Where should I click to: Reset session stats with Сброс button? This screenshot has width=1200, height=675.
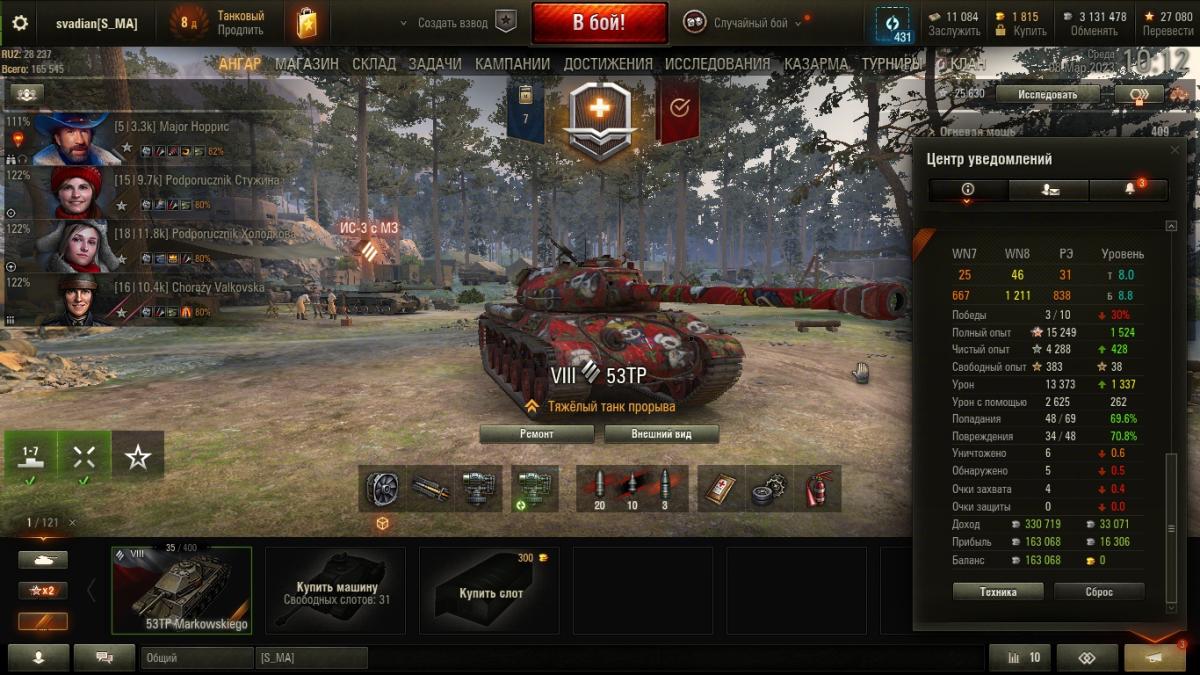tap(1098, 592)
